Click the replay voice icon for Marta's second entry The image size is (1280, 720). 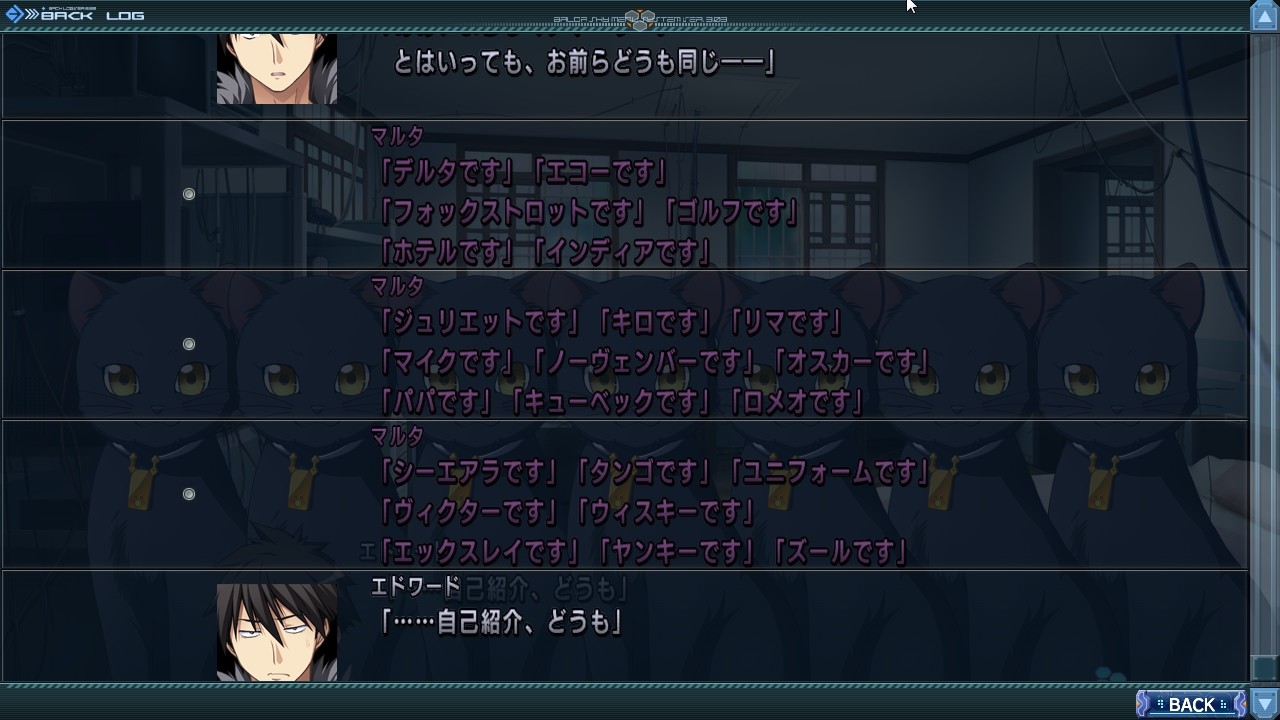pyautogui.click(x=189, y=343)
